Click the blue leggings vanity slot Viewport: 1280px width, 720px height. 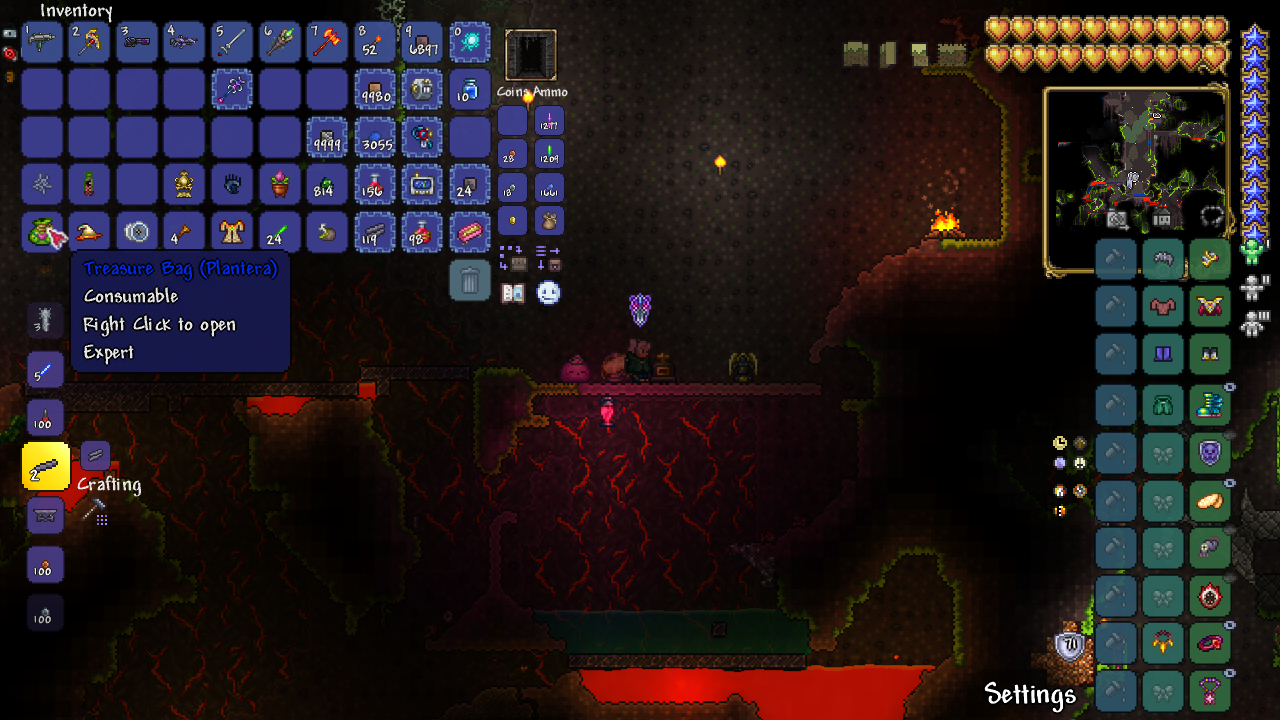(x=1163, y=354)
